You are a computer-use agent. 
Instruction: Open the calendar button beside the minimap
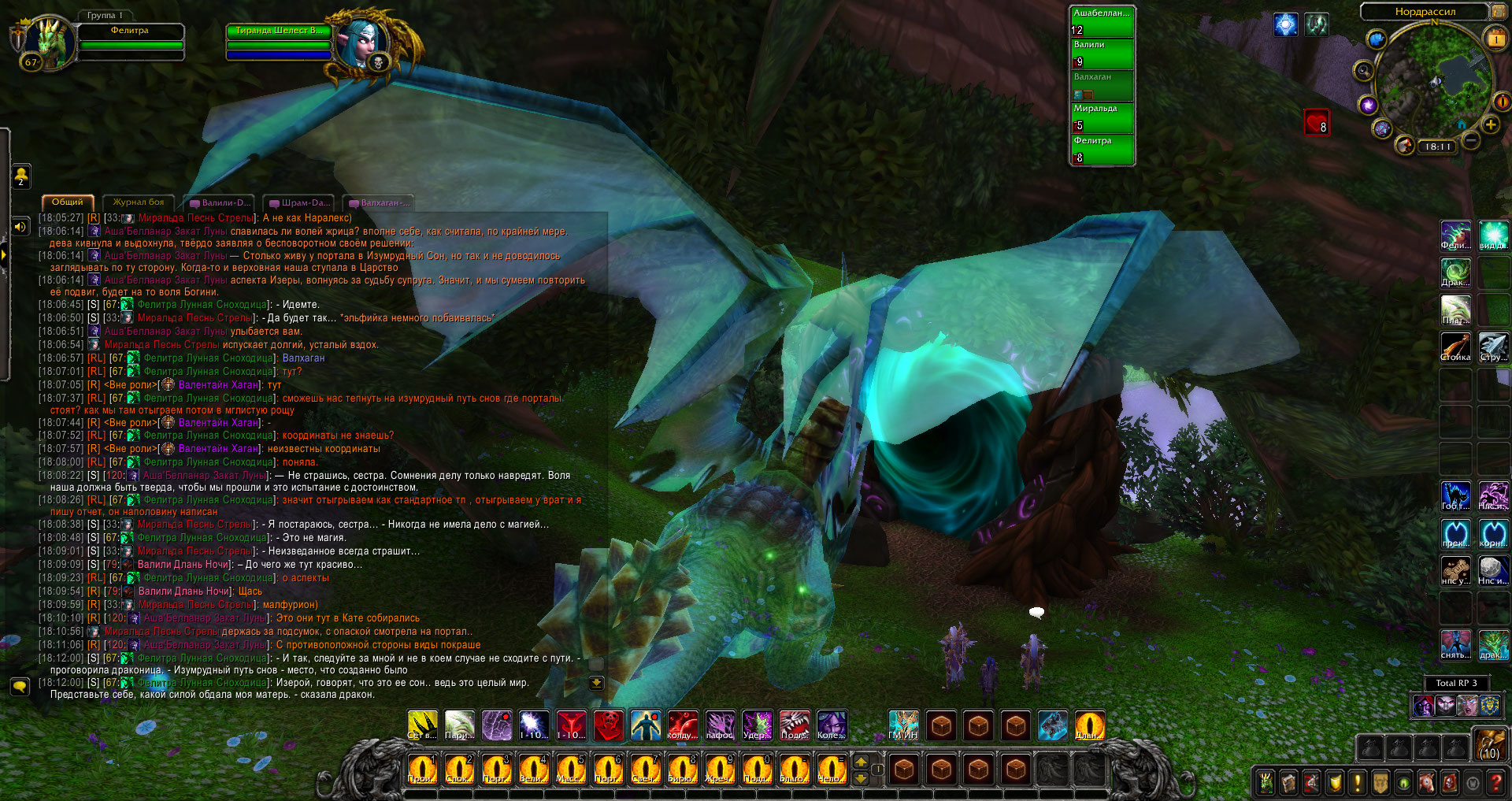click(x=1495, y=38)
